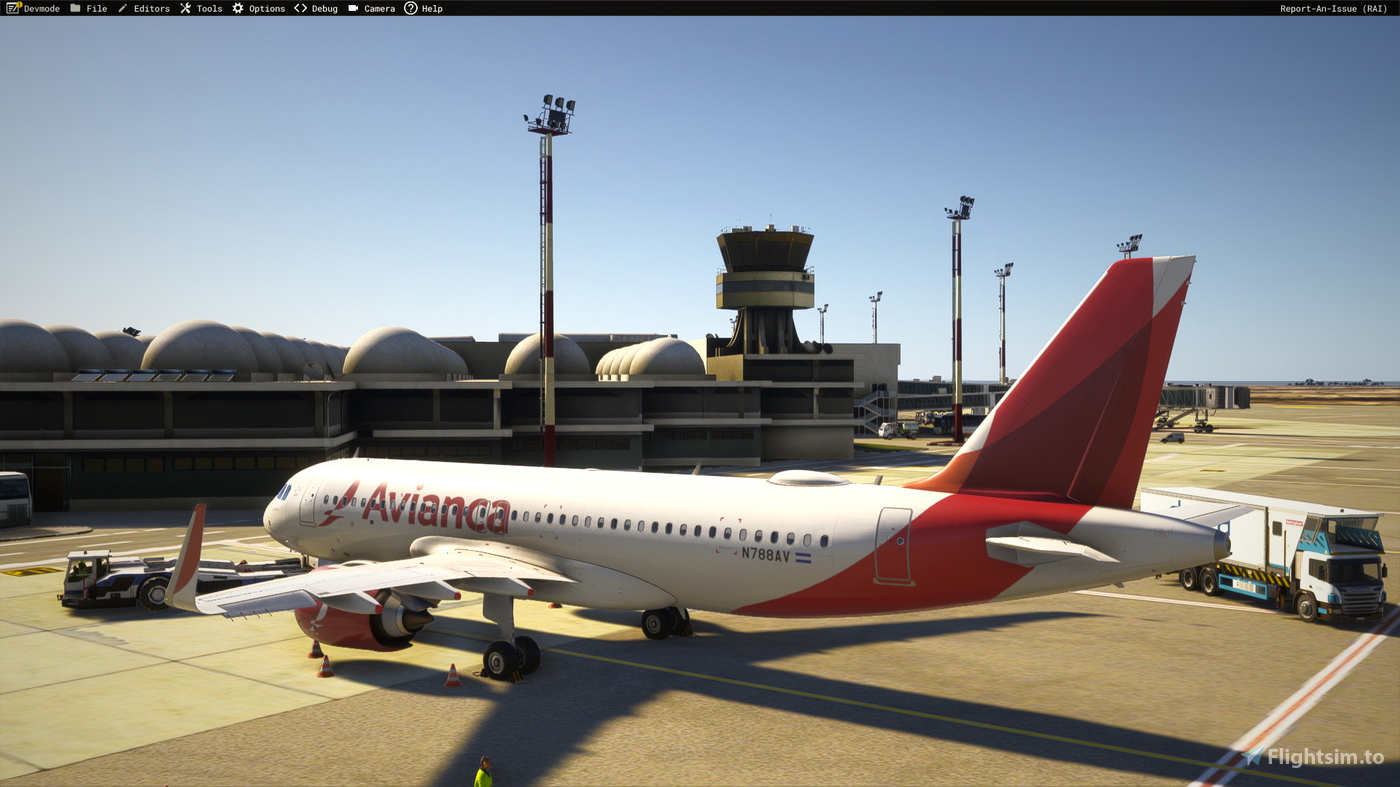Click the folder icon next to File
Viewport: 1400px width, 787px height.
(74, 7)
